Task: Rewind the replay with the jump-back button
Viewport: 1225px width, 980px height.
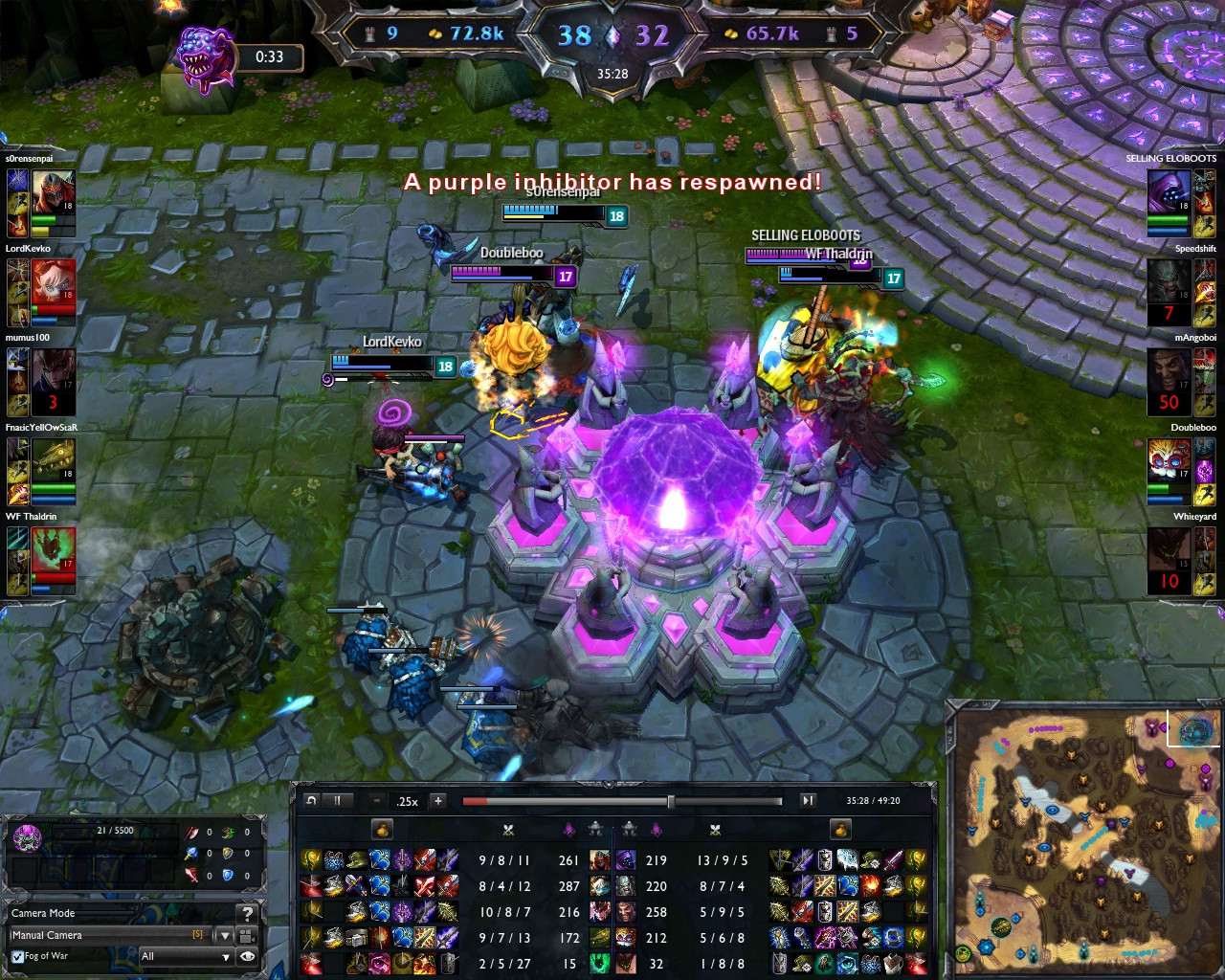Action: pos(311,801)
